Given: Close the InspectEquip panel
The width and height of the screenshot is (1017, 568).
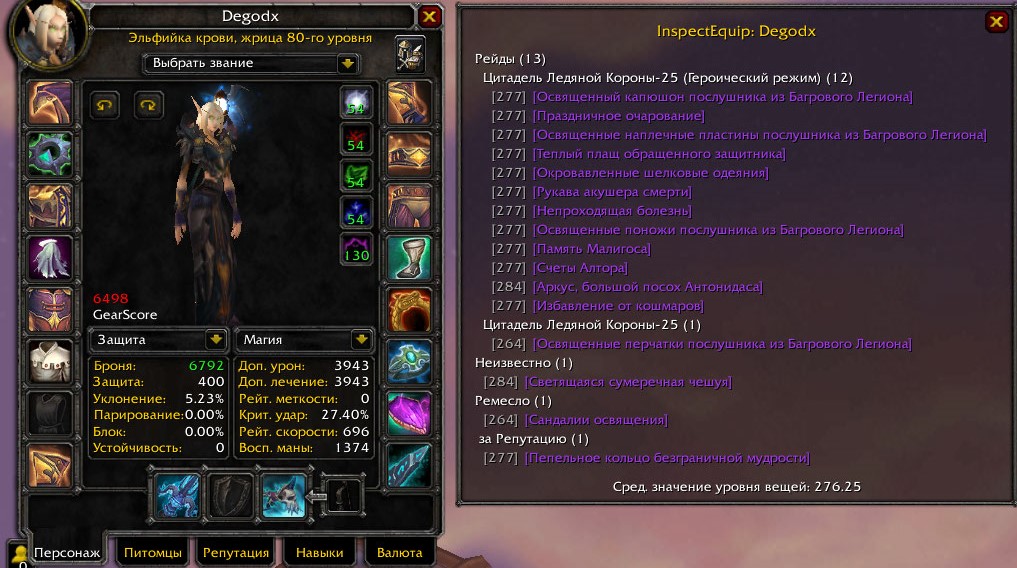Looking at the screenshot, I should tap(996, 22).
